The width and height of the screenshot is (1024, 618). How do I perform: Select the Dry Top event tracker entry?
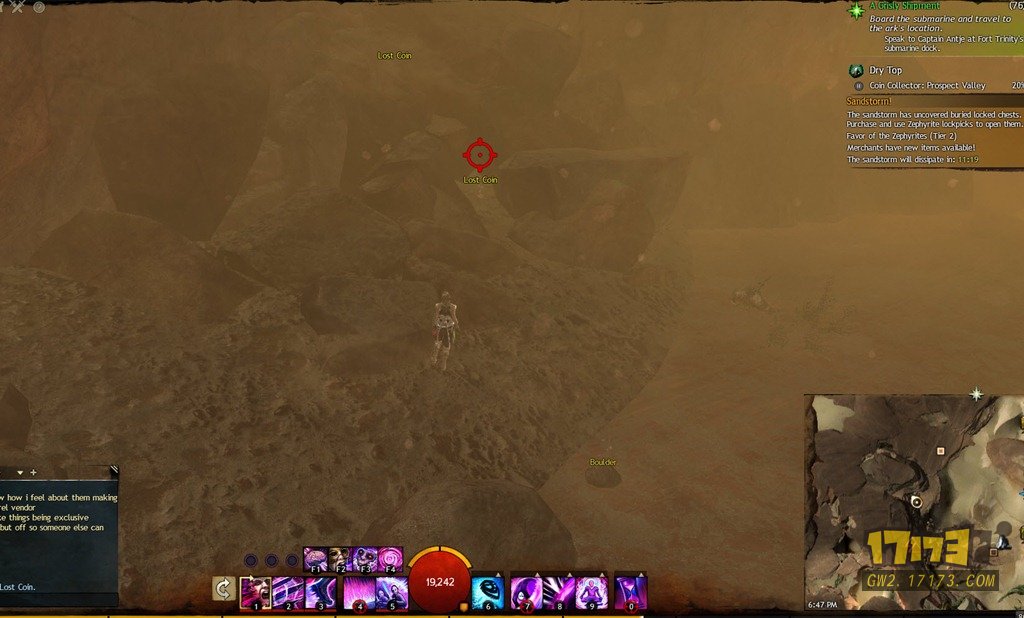point(885,71)
